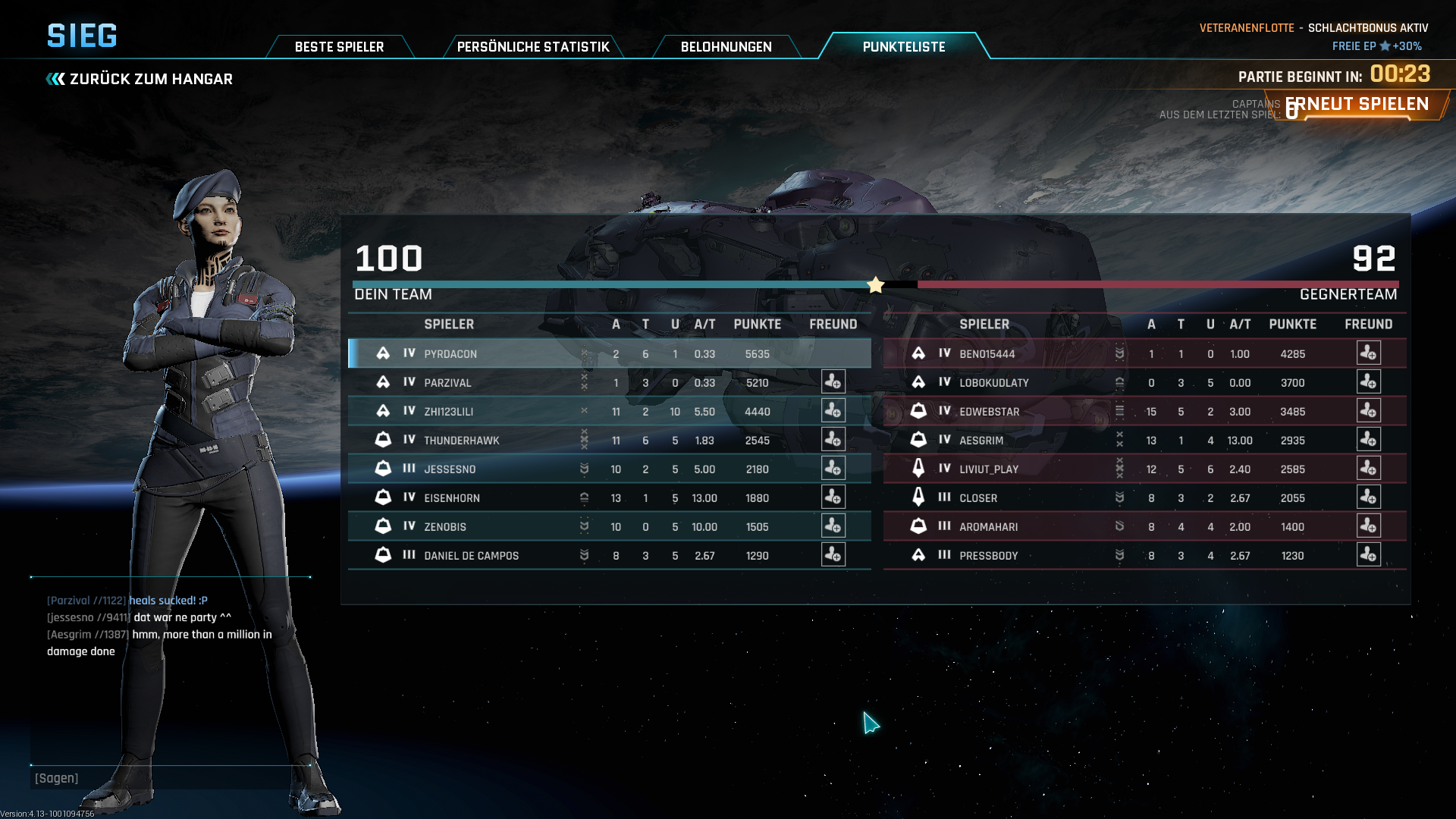Add Aesgrim to friends list
The height and width of the screenshot is (819, 1456).
[x=1368, y=440]
